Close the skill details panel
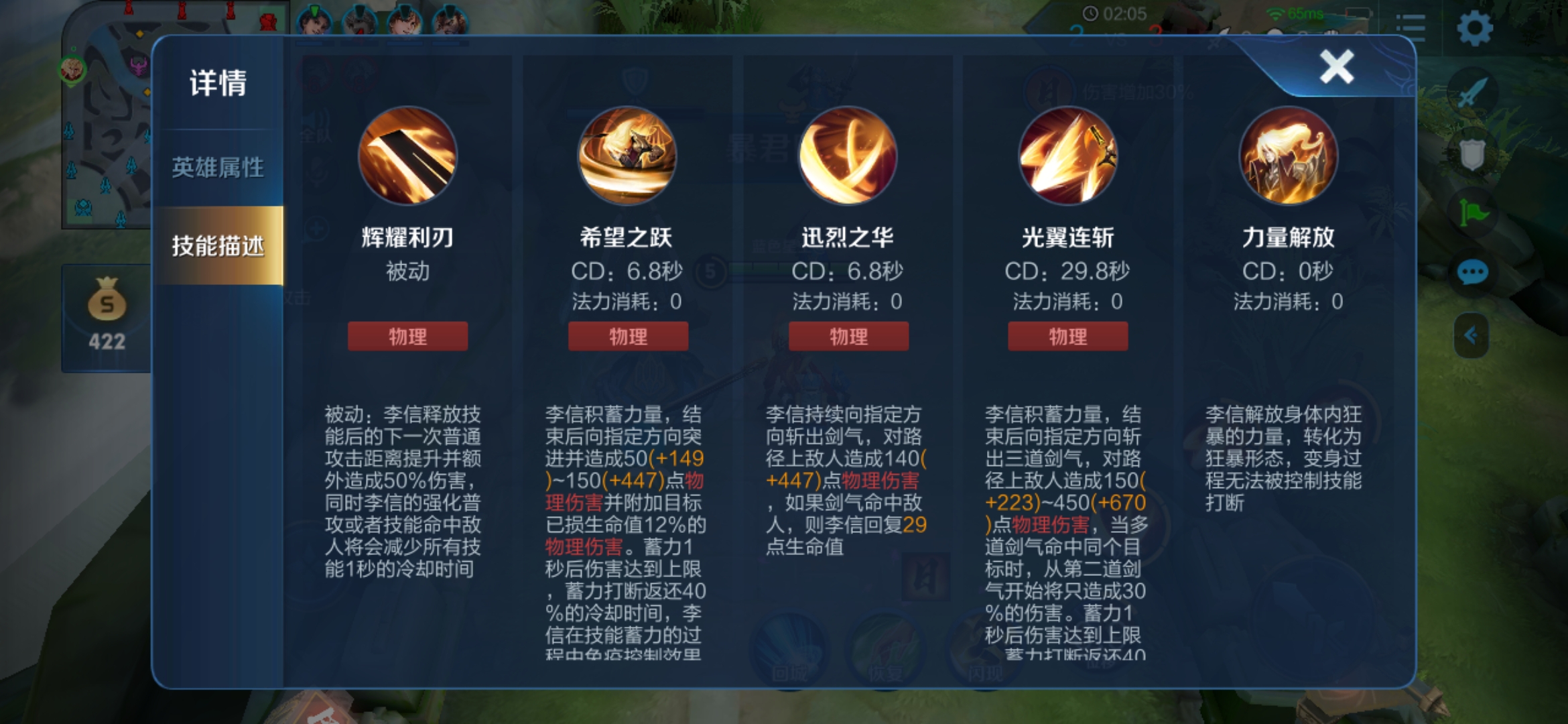Image resolution: width=1568 pixels, height=724 pixels. point(1335,66)
